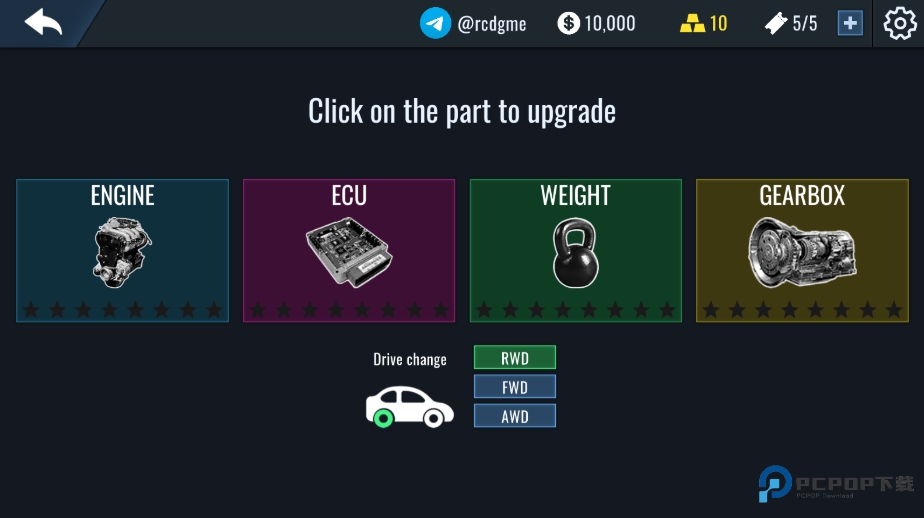Screen dimensions: 924x518
Task: Pick the GEARBOX upgrade card
Action: click(802, 250)
